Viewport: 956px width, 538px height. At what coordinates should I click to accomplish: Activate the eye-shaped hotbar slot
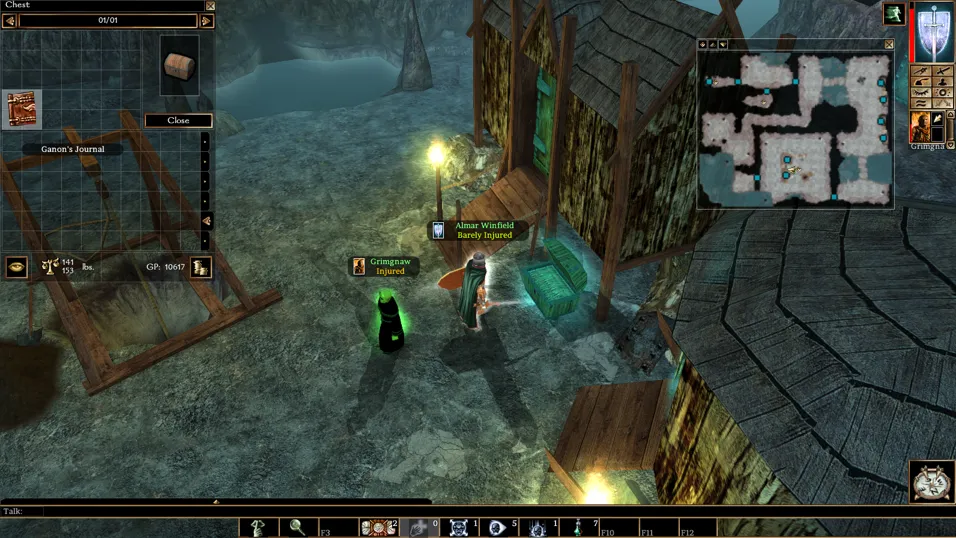498,527
